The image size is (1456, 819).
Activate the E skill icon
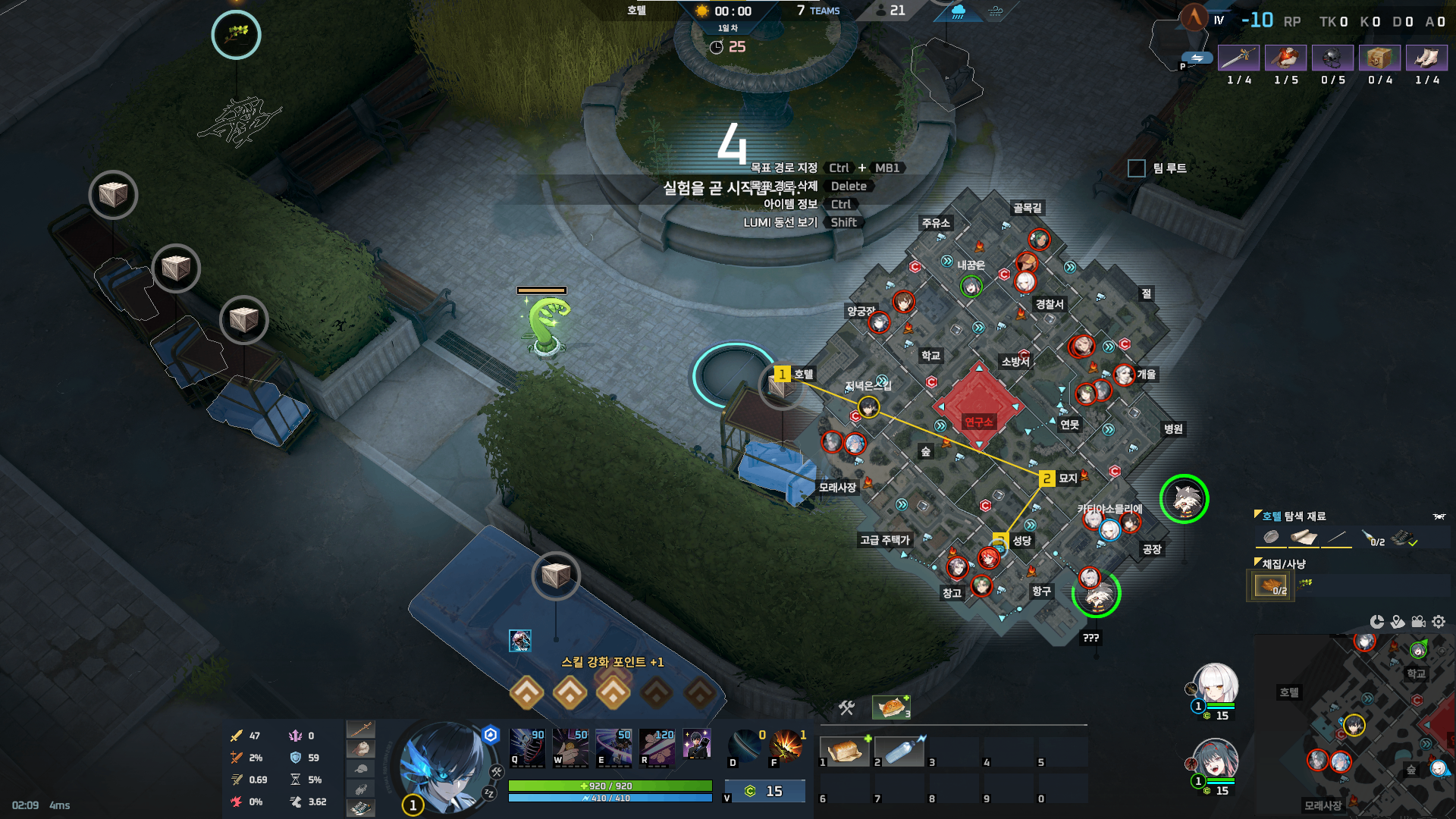[x=613, y=746]
